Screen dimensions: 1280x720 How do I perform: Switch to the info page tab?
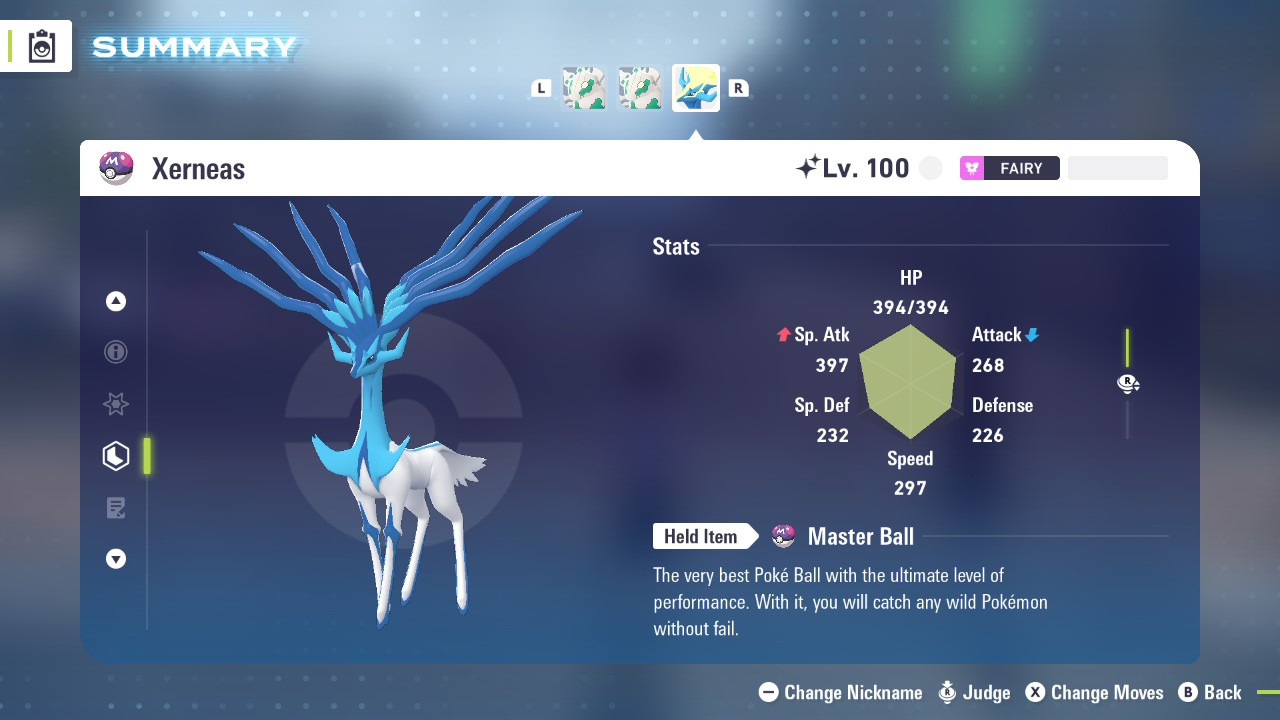(x=116, y=352)
